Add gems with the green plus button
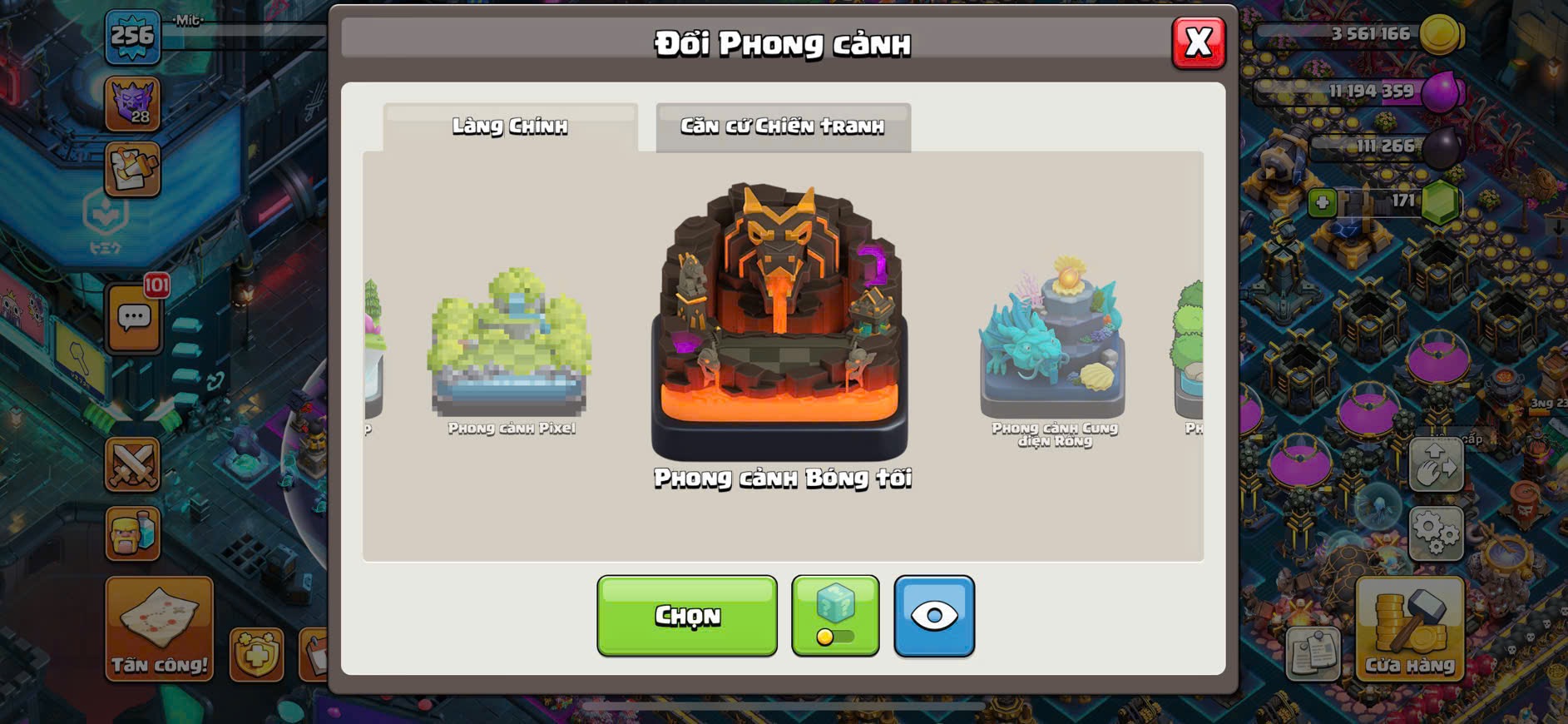 tap(1322, 202)
